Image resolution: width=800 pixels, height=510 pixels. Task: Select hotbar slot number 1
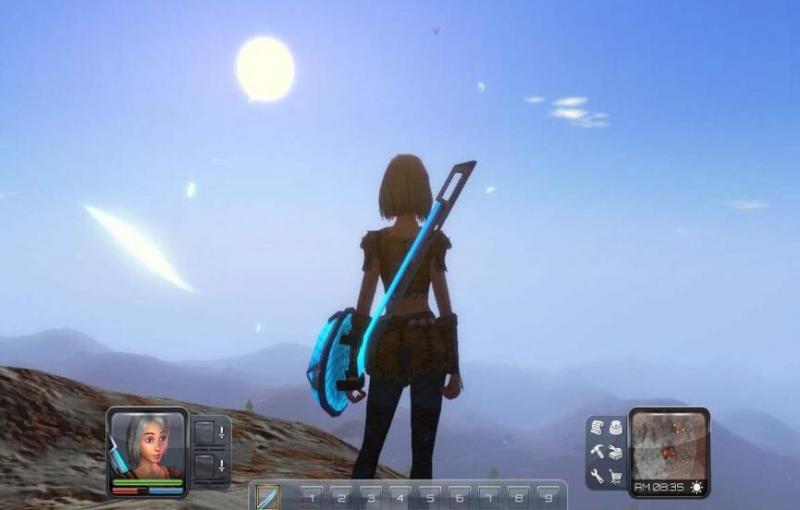pos(311,497)
